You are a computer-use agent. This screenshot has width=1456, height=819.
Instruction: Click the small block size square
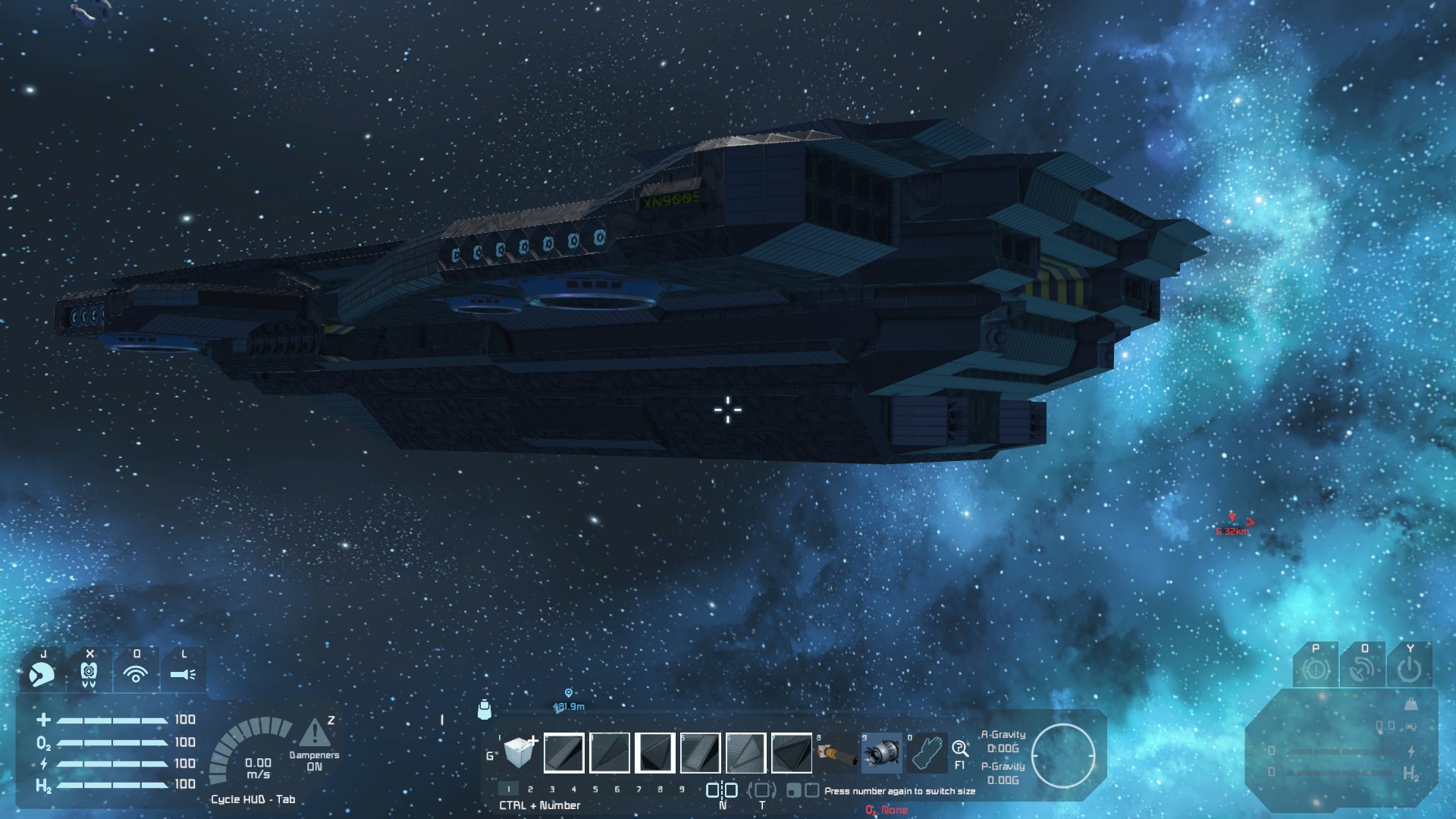(x=793, y=791)
